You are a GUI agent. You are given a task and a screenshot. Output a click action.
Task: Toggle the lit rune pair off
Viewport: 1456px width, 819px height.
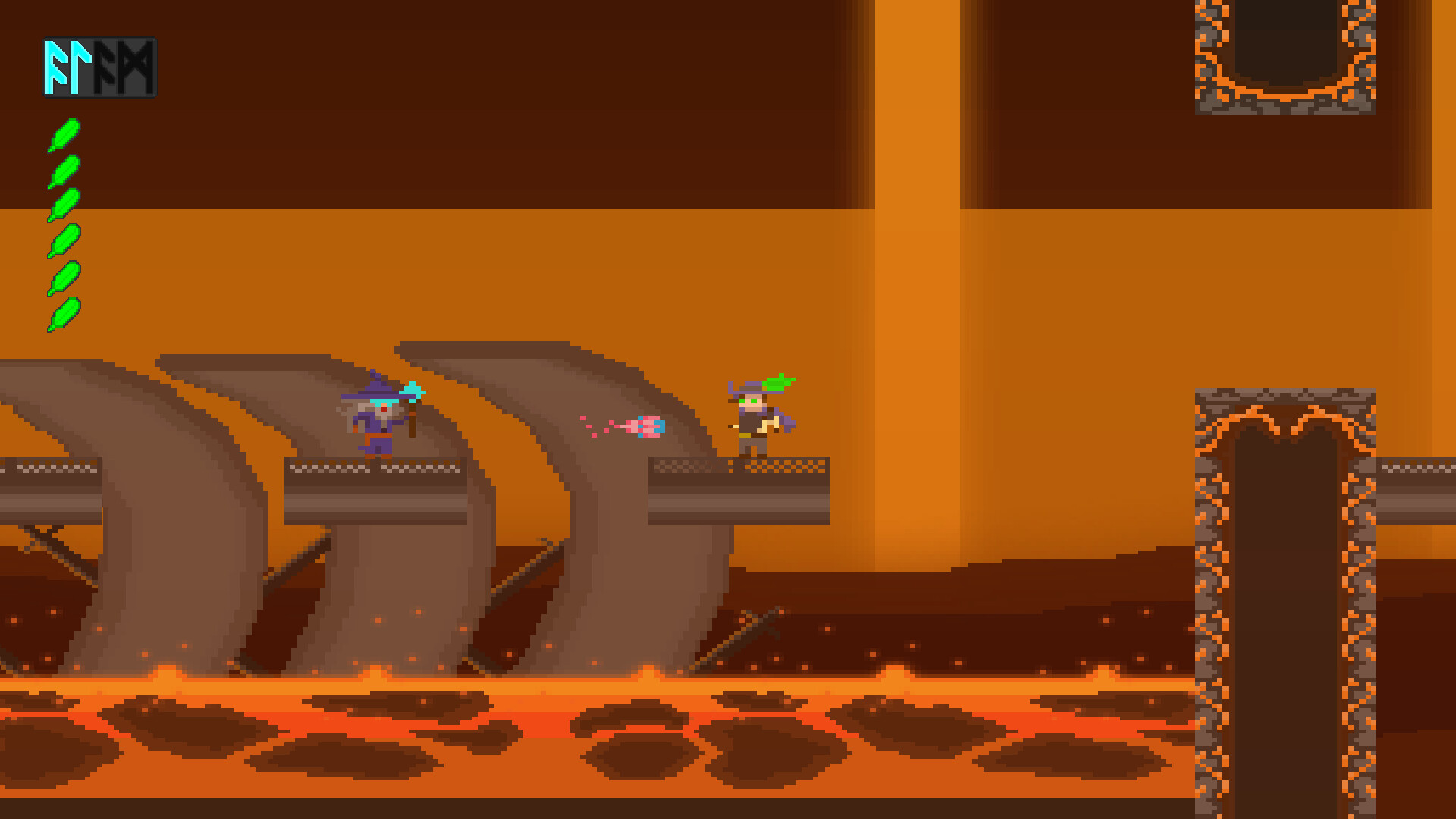click(68, 67)
